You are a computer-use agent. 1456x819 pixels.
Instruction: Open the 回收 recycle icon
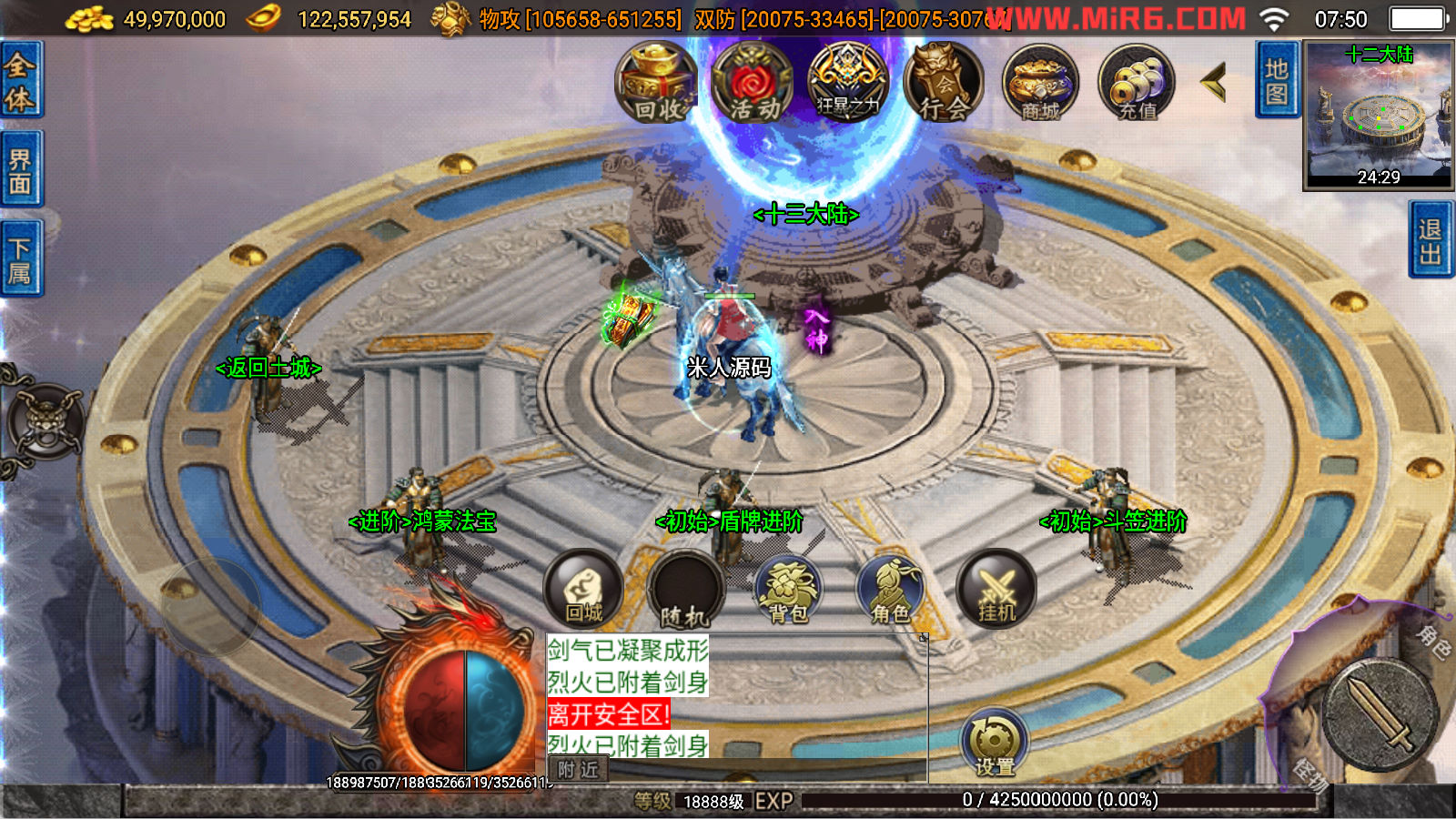coord(656,84)
